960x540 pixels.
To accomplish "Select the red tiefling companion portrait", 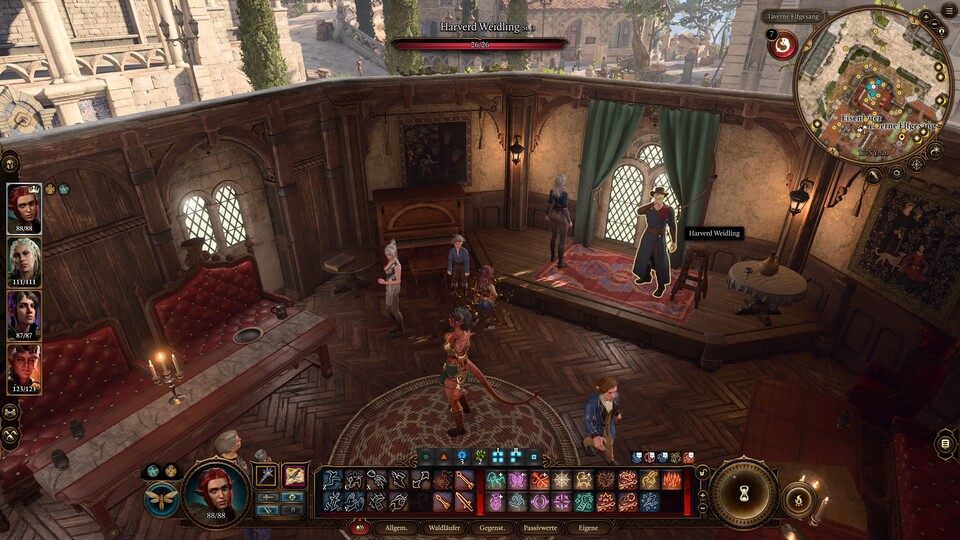I will (24, 368).
